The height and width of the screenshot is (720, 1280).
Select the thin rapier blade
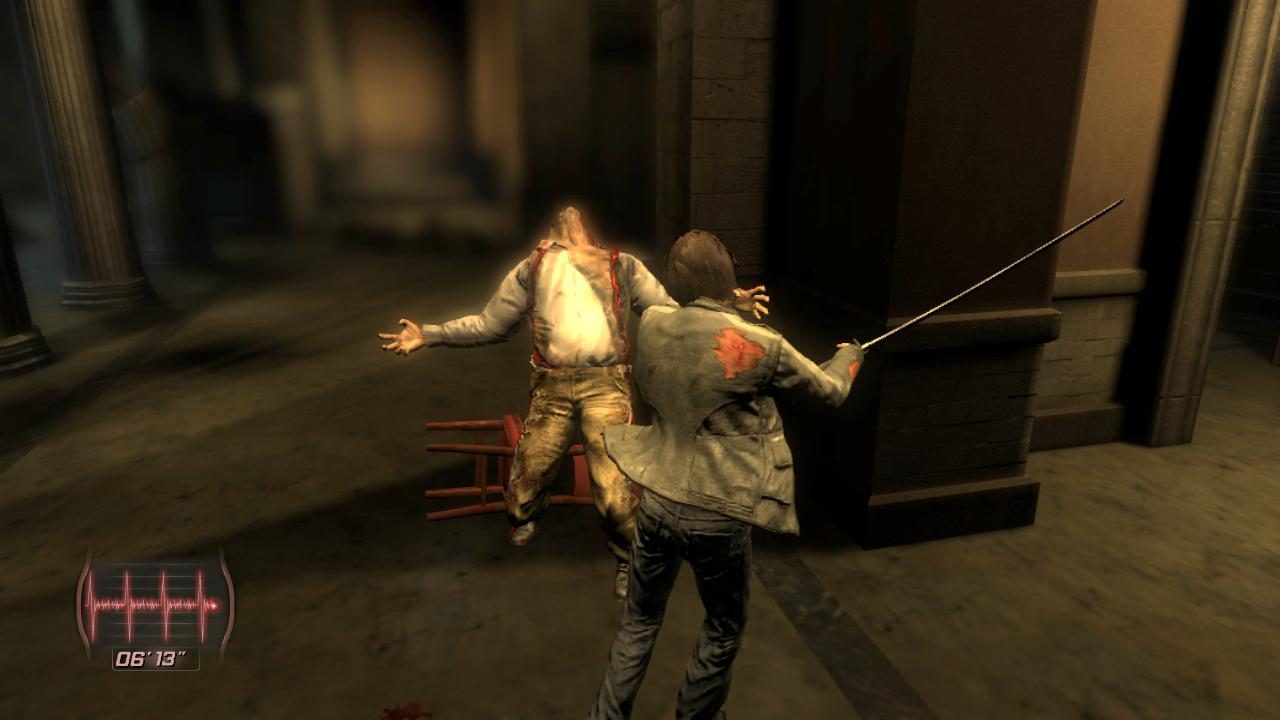[990, 270]
